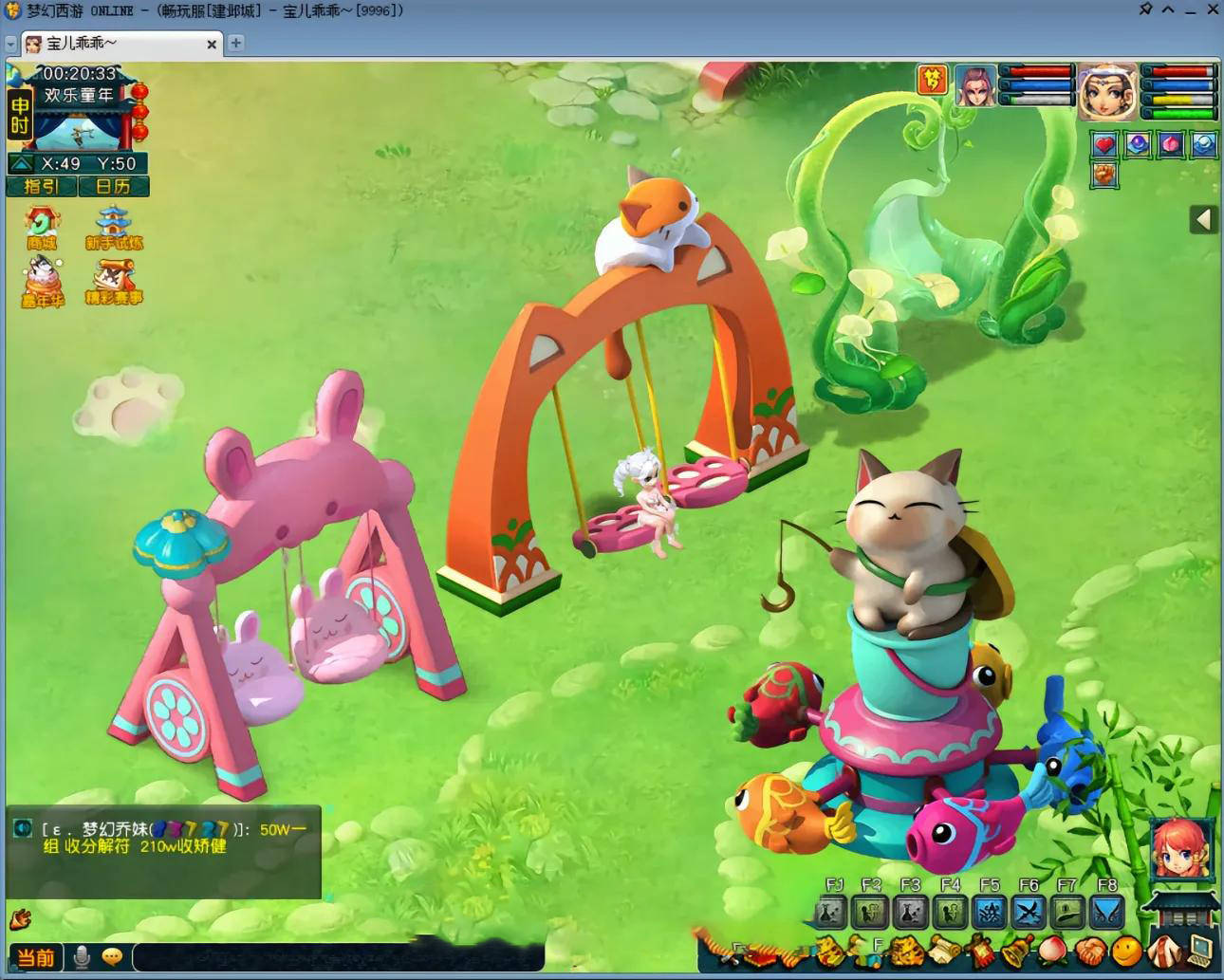This screenshot has width=1224, height=980.
Task: Open the 新手试炼 pagoda icon
Action: (x=114, y=229)
